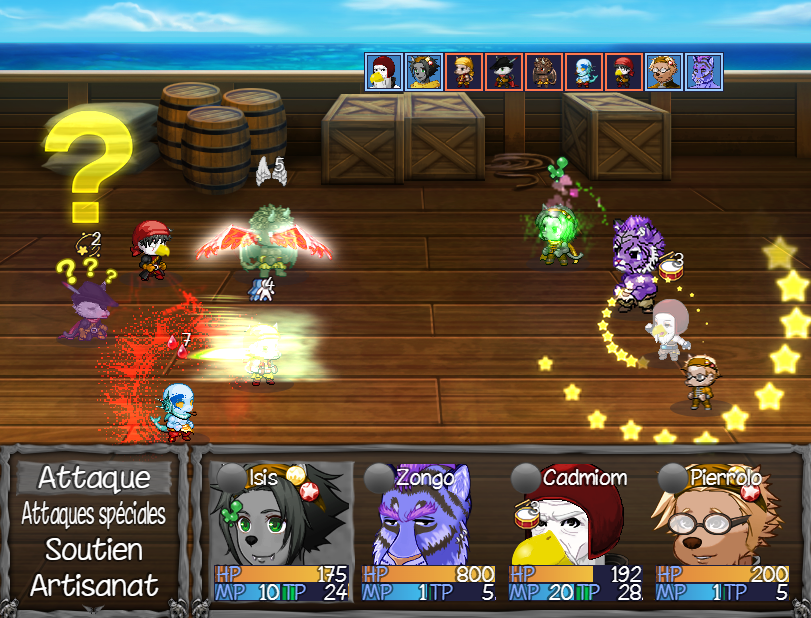Click the purple tiger turn-order portrait

pyautogui.click(x=703, y=72)
